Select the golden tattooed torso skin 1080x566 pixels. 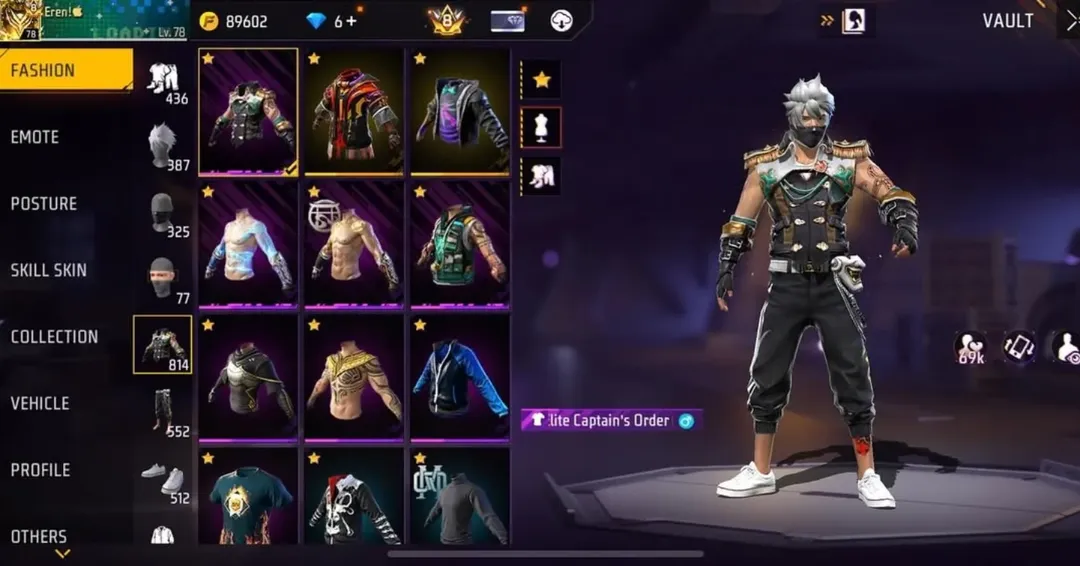point(354,376)
